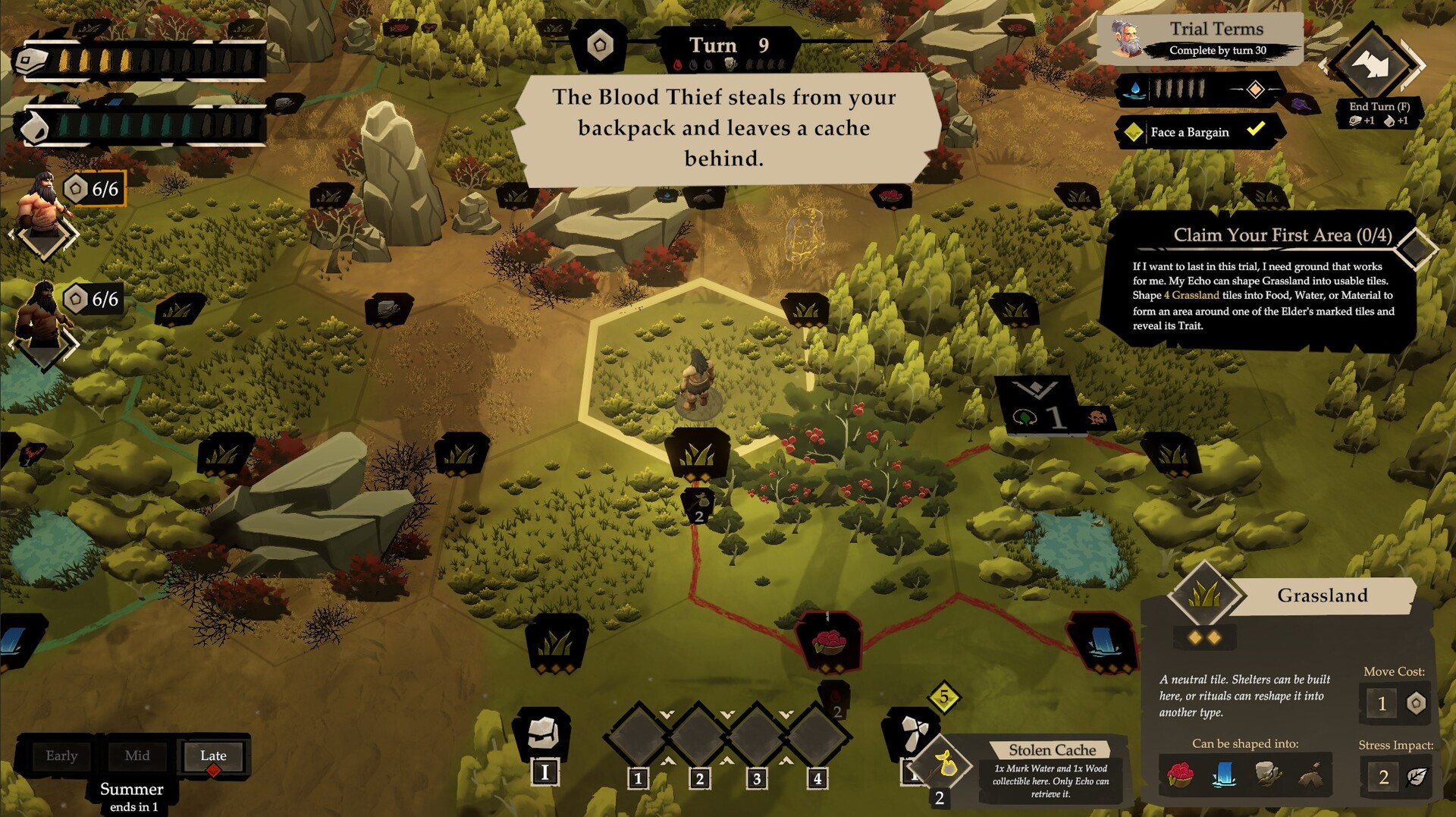
Task: Choose the stone and branch shape option
Action: coord(1268,775)
